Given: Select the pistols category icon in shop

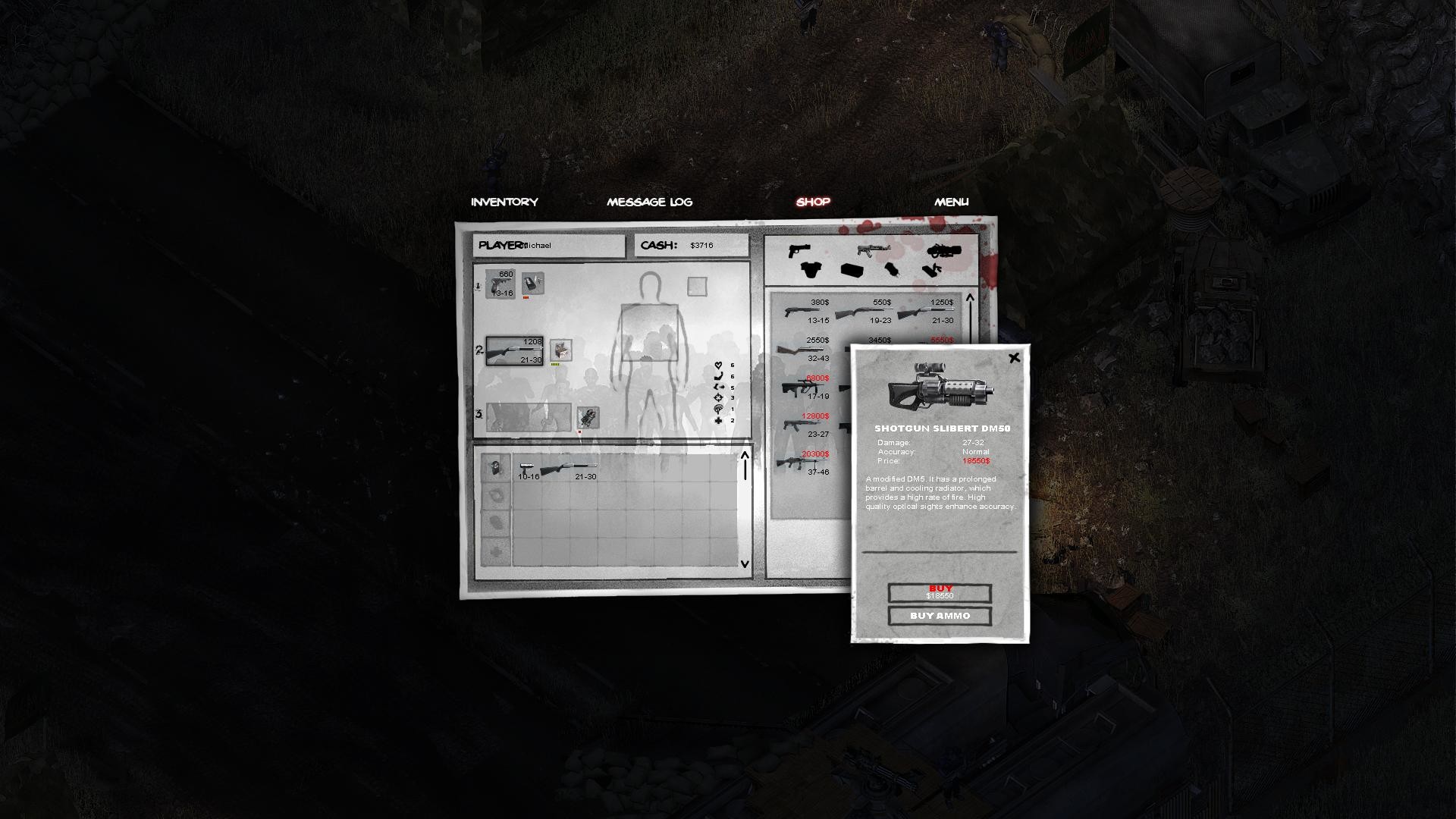Looking at the screenshot, I should pos(799,250).
